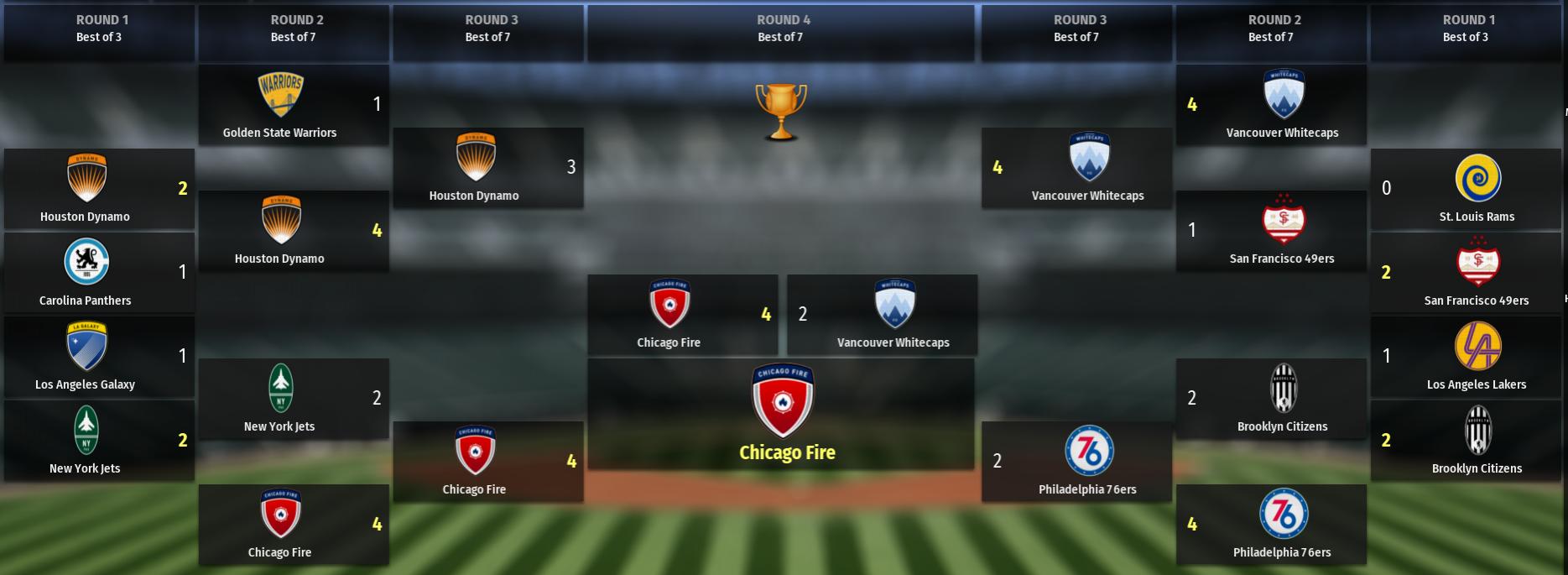
Task: Select the Golden State Warriors bracket card
Action: coord(293,105)
